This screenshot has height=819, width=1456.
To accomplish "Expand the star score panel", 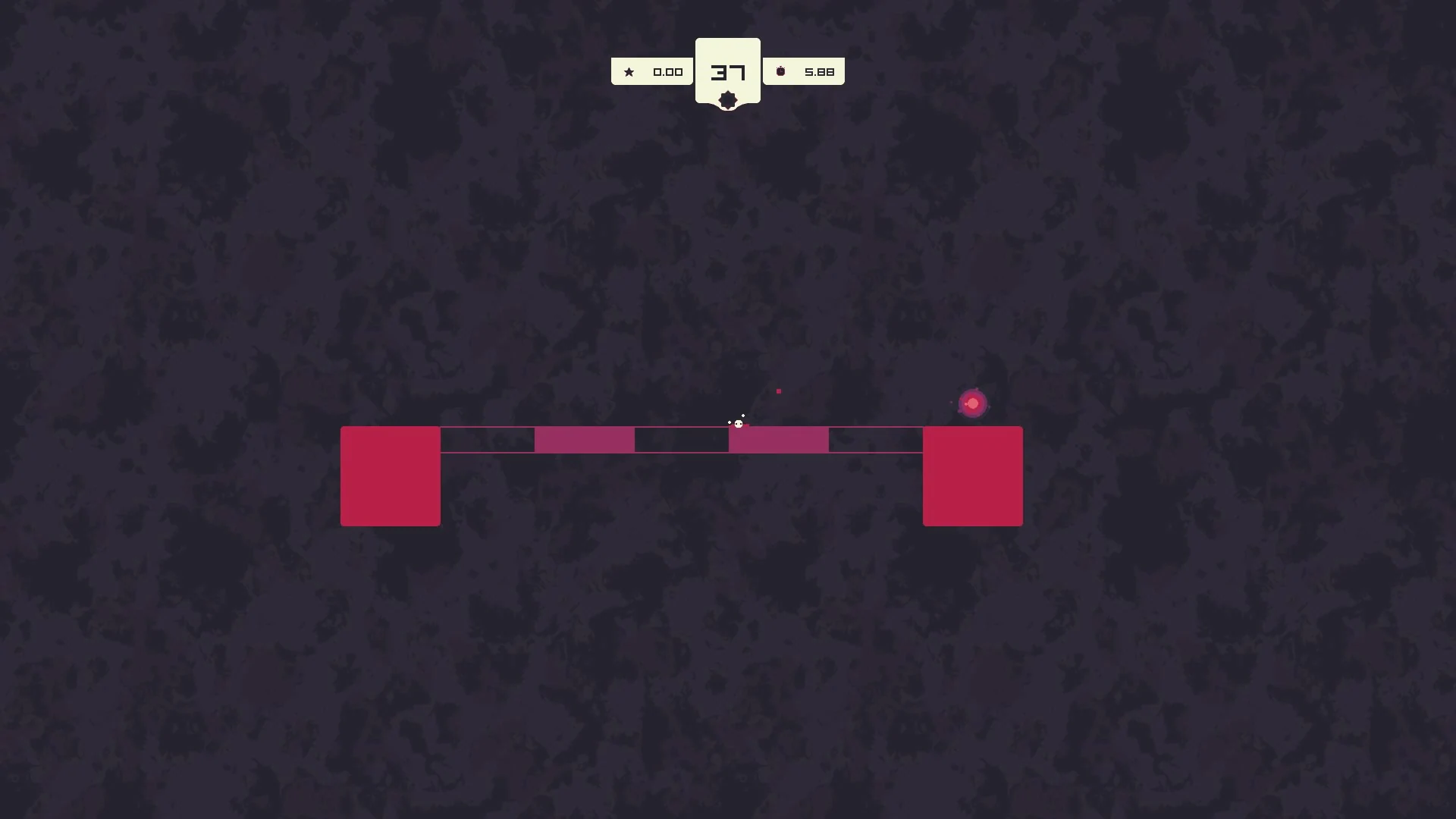I will pos(652,71).
